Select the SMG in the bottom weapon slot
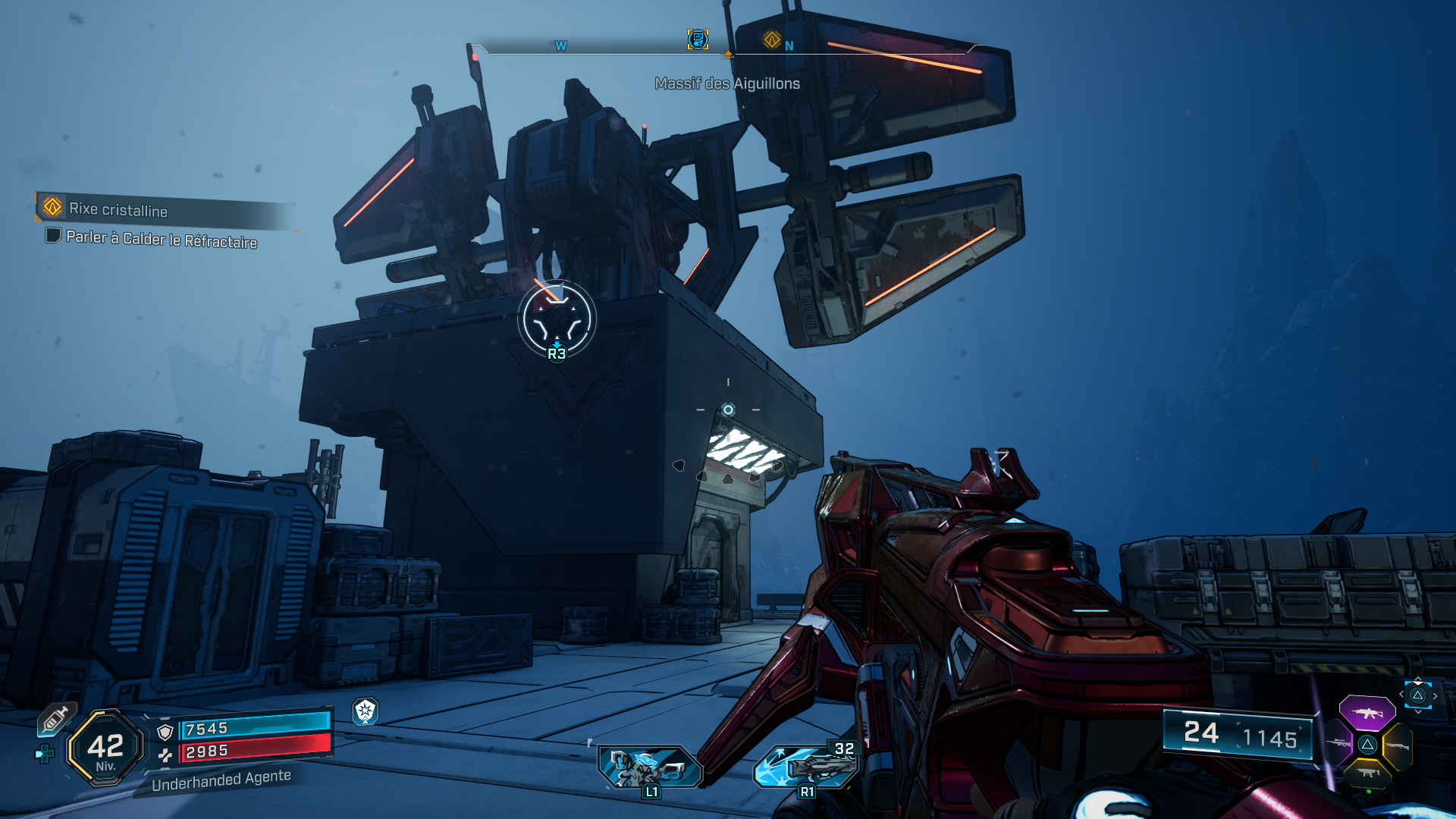 pos(1367,773)
